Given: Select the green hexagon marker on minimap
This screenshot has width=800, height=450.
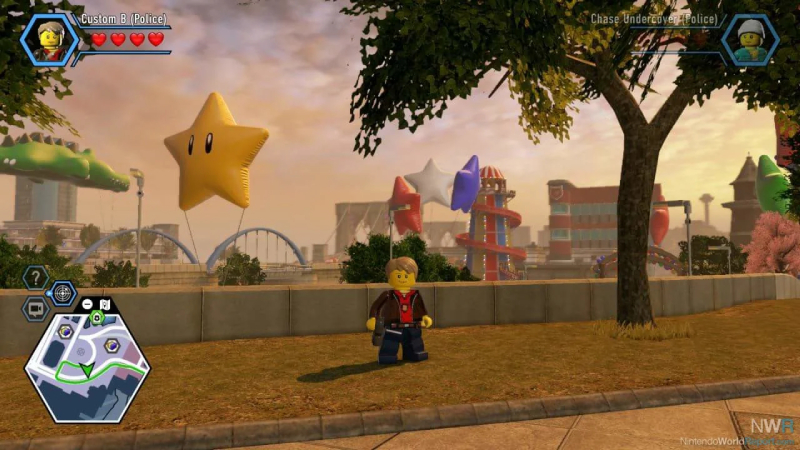Looking at the screenshot, I should 96,318.
